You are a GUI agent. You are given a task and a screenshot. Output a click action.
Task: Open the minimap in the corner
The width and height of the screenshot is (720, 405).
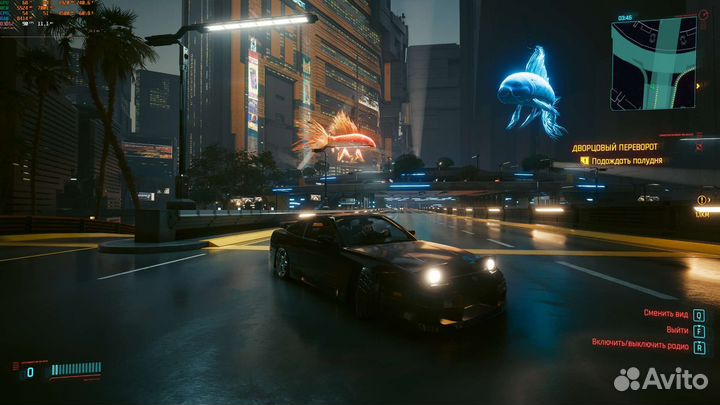[653, 63]
